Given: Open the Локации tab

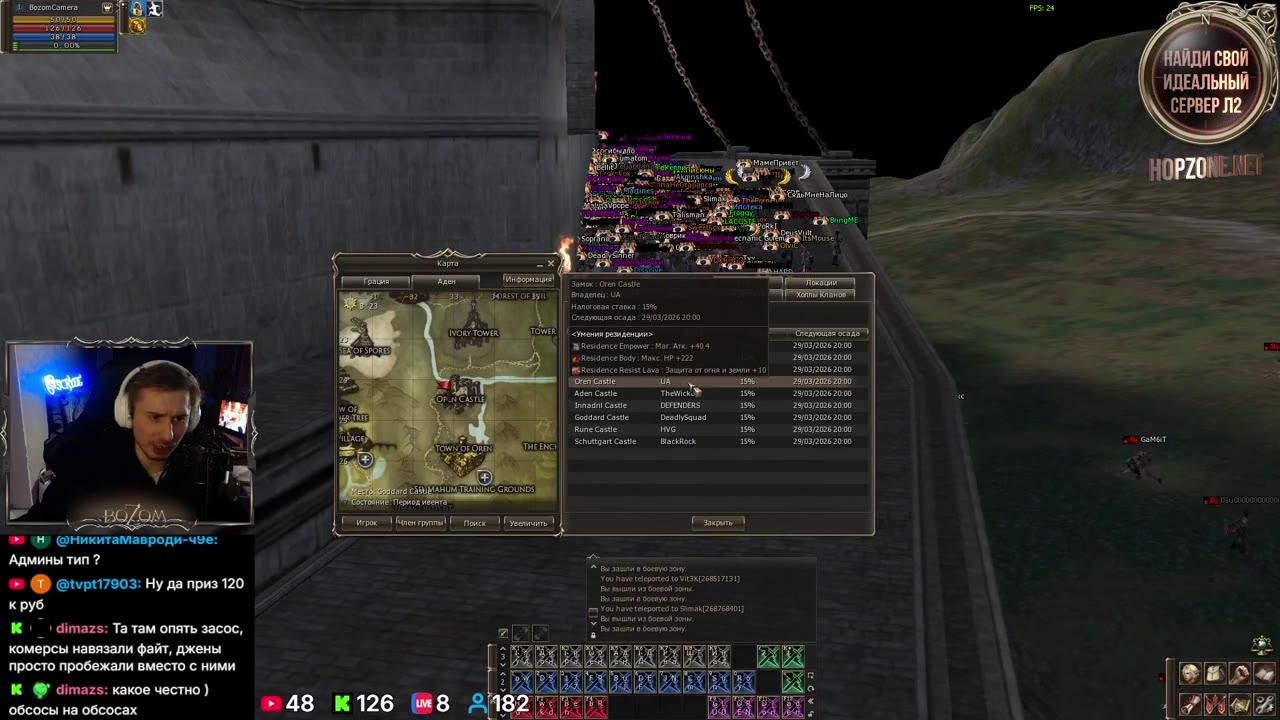Looking at the screenshot, I should (x=821, y=283).
